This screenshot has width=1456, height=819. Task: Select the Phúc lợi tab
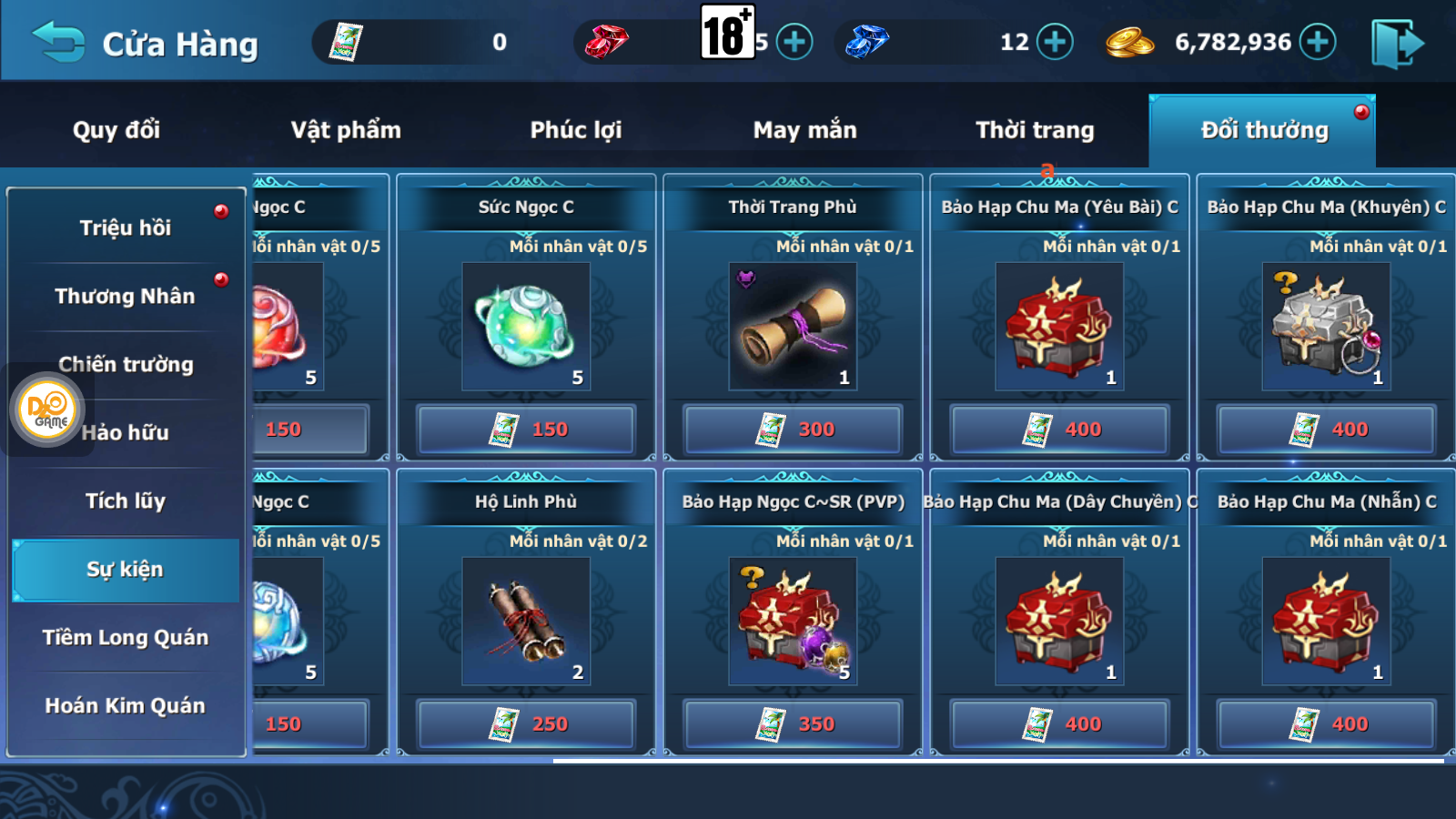(x=576, y=130)
